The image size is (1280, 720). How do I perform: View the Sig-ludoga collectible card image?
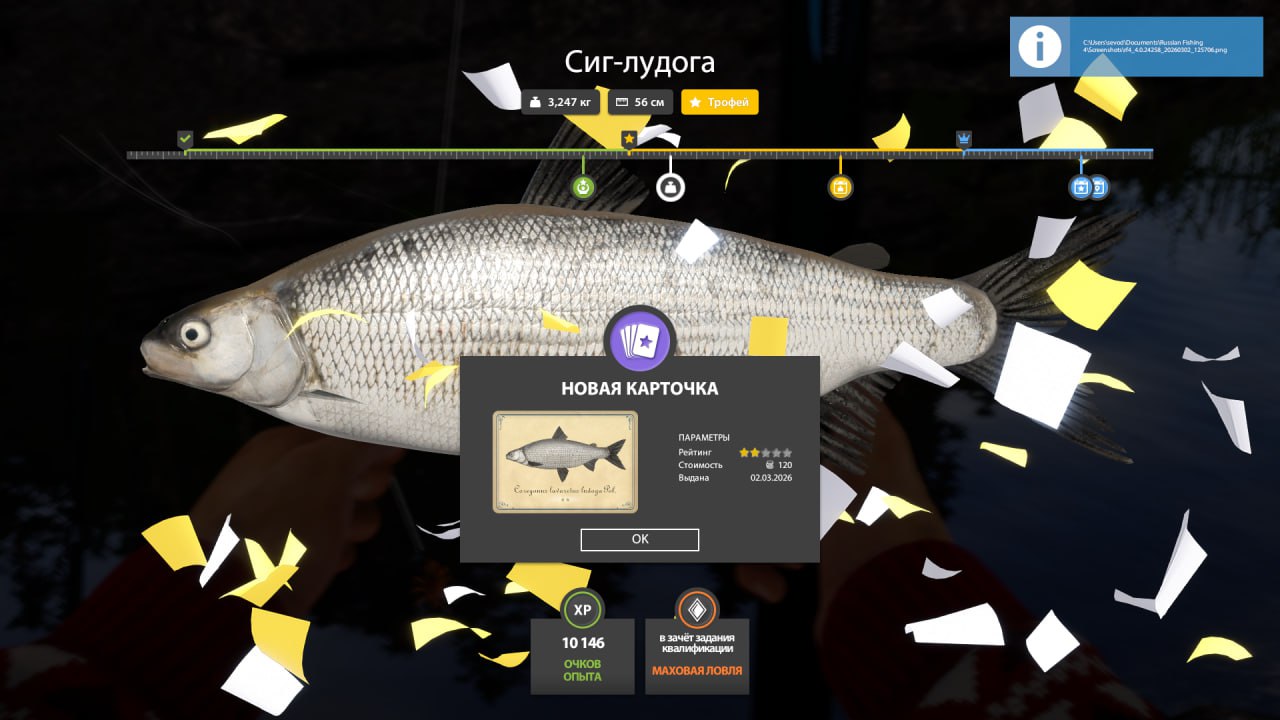(x=565, y=462)
